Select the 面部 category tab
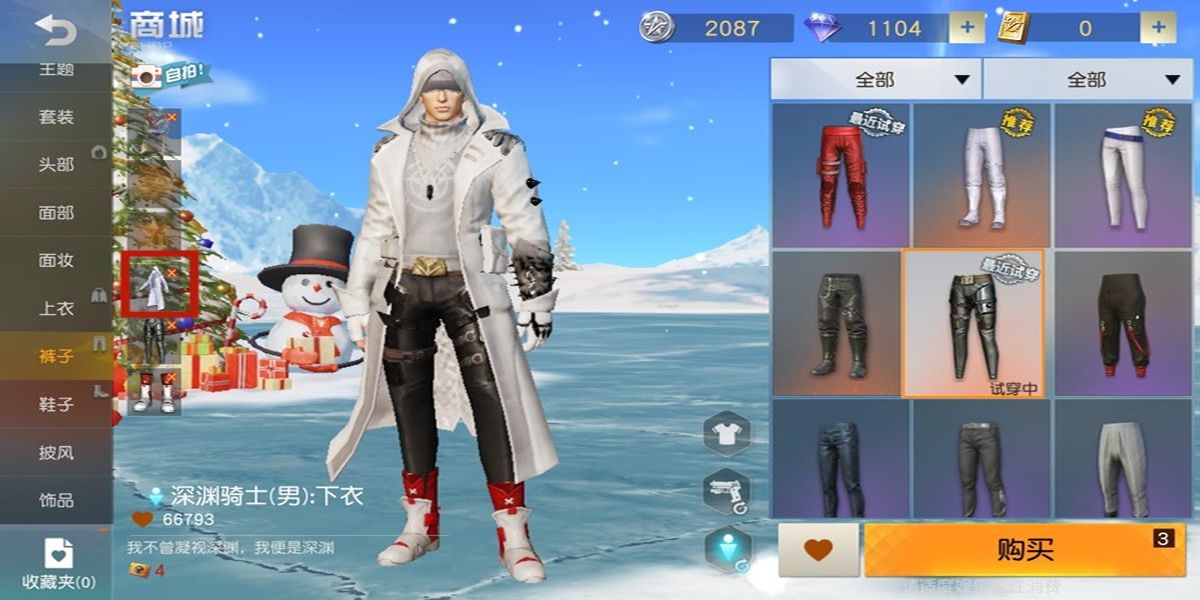 56,213
